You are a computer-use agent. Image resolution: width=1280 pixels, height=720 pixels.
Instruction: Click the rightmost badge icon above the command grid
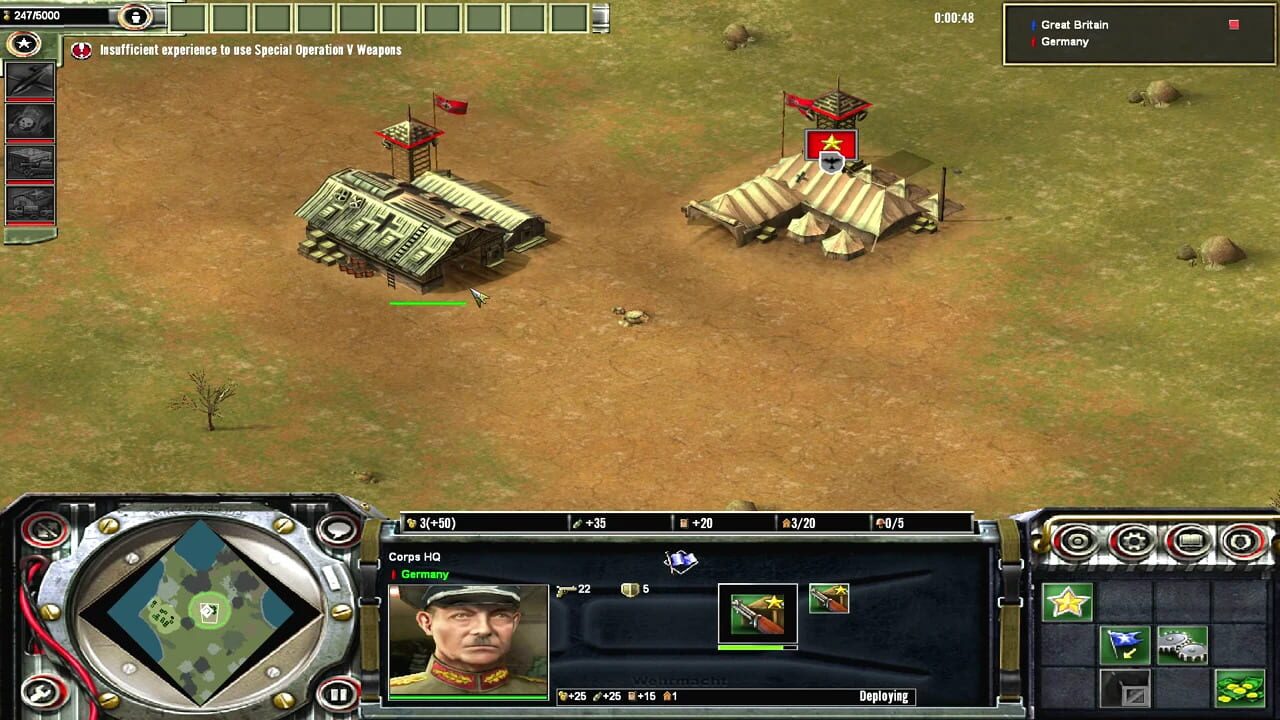pyautogui.click(x=1243, y=539)
